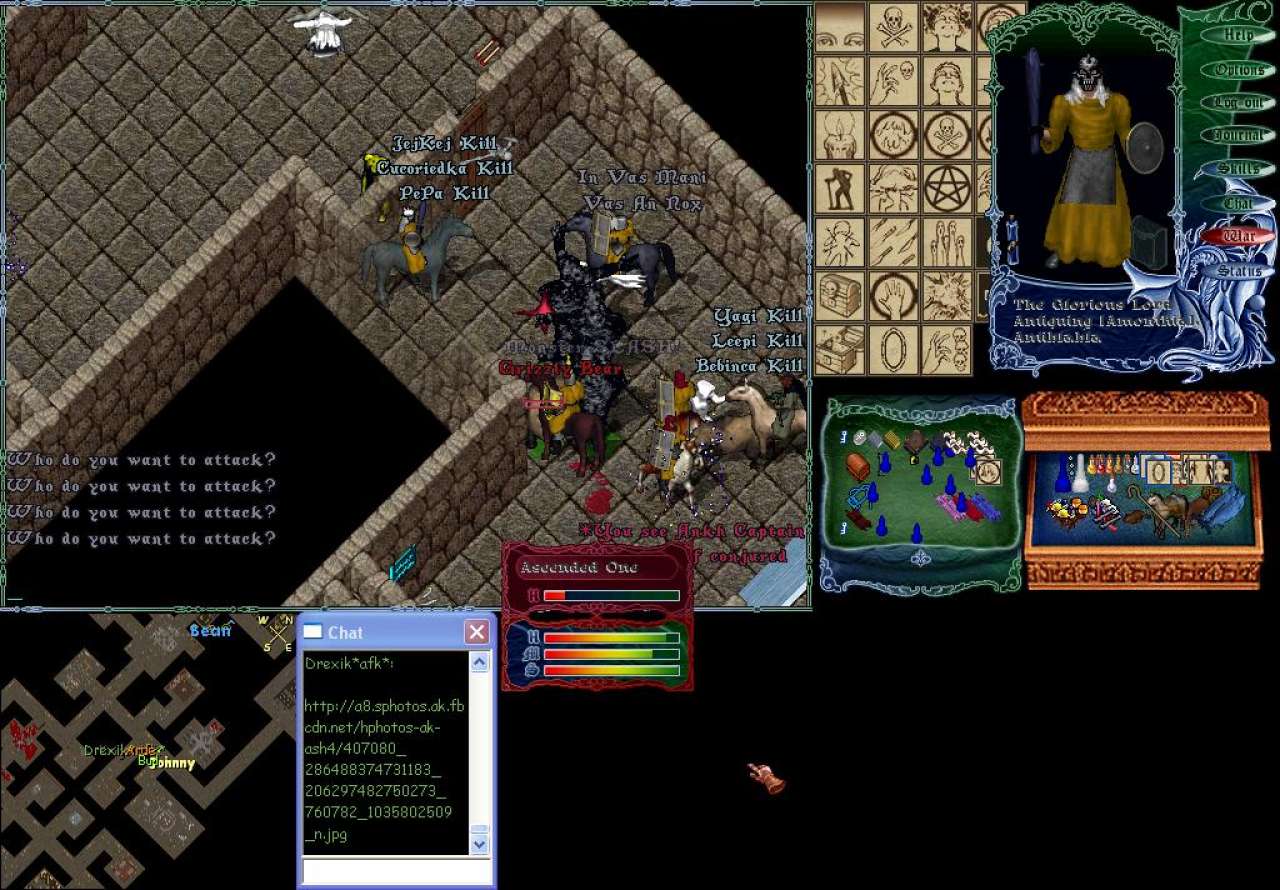The image size is (1280, 890).
Task: Click the chat scrollbar down arrow
Action: pyautogui.click(x=479, y=844)
